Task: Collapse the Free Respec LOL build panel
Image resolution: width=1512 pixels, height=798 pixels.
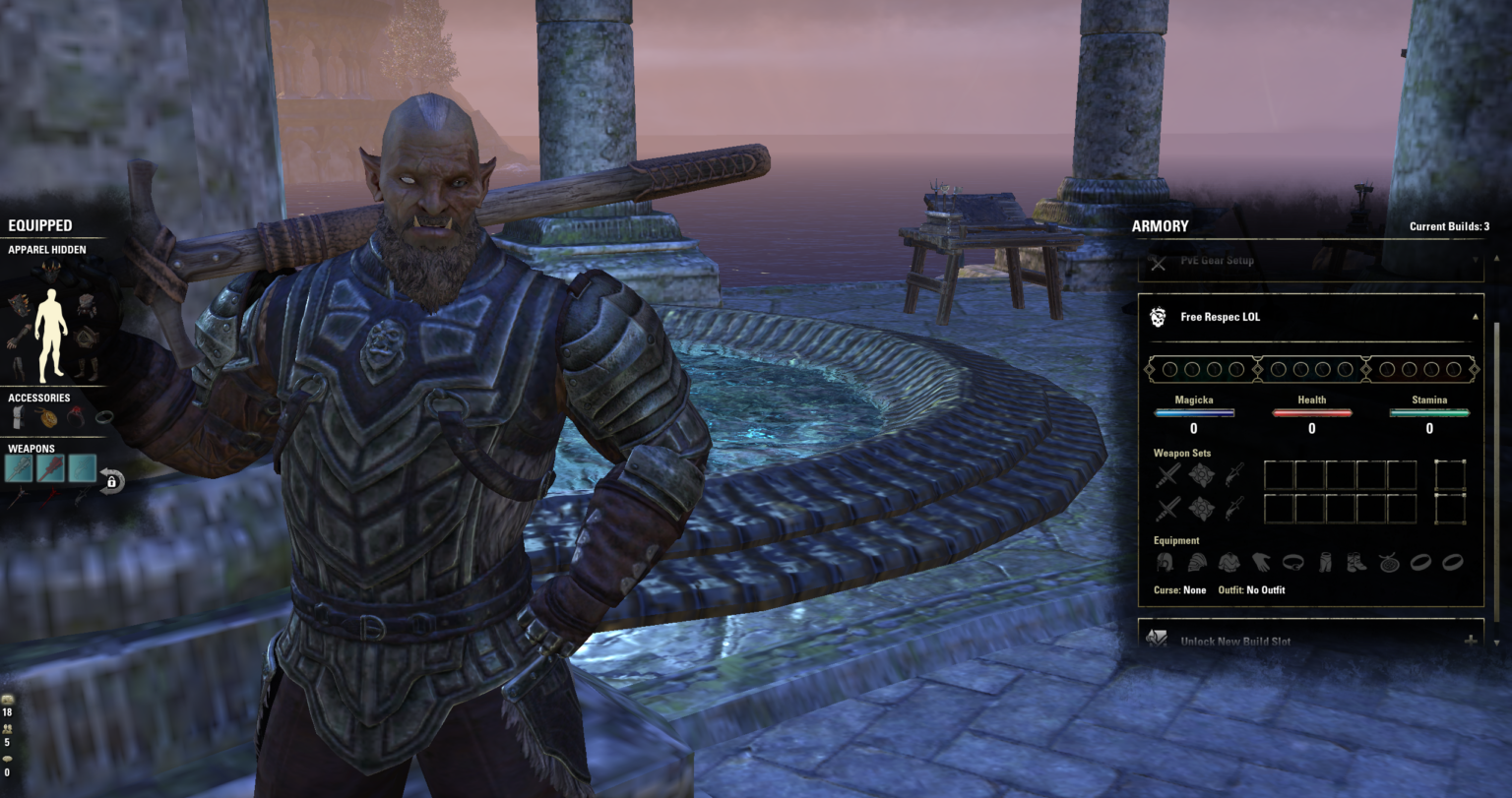Action: coord(1475,317)
